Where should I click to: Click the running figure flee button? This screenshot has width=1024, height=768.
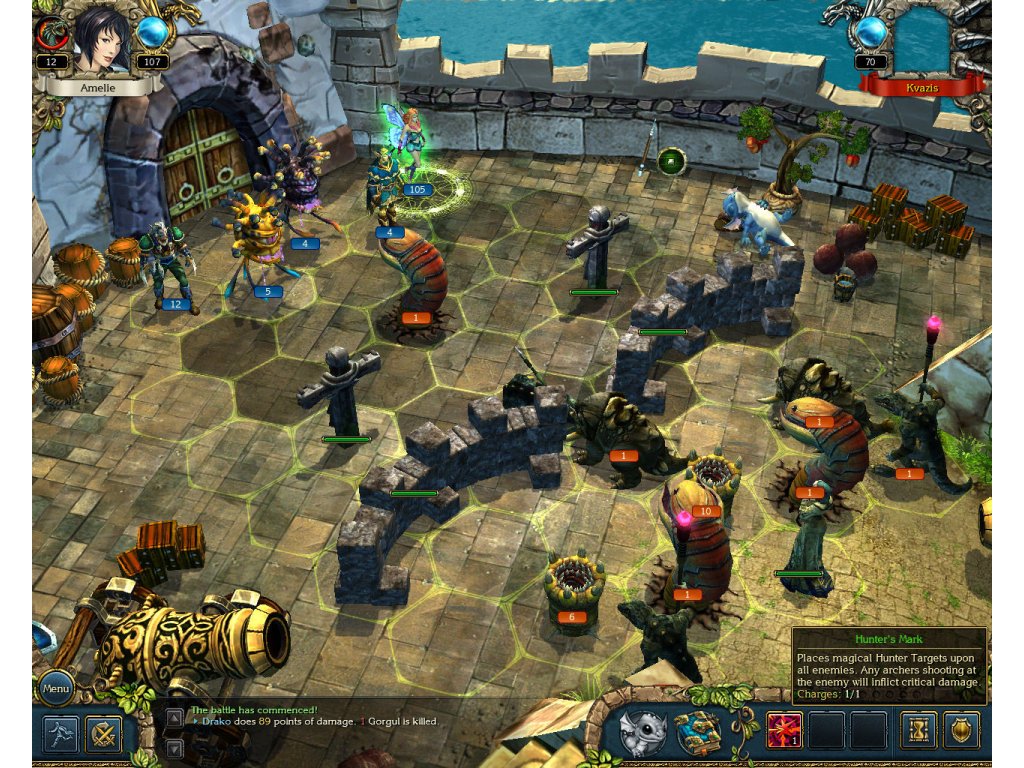coord(61,734)
